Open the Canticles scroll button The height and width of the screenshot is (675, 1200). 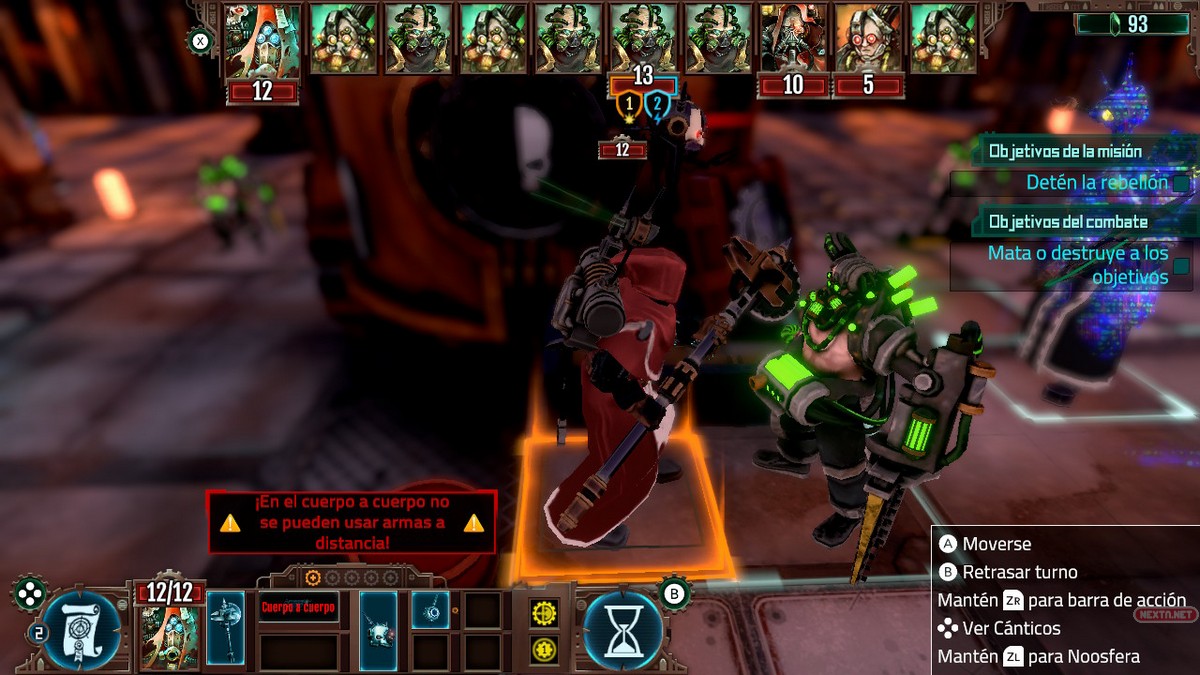coord(82,630)
